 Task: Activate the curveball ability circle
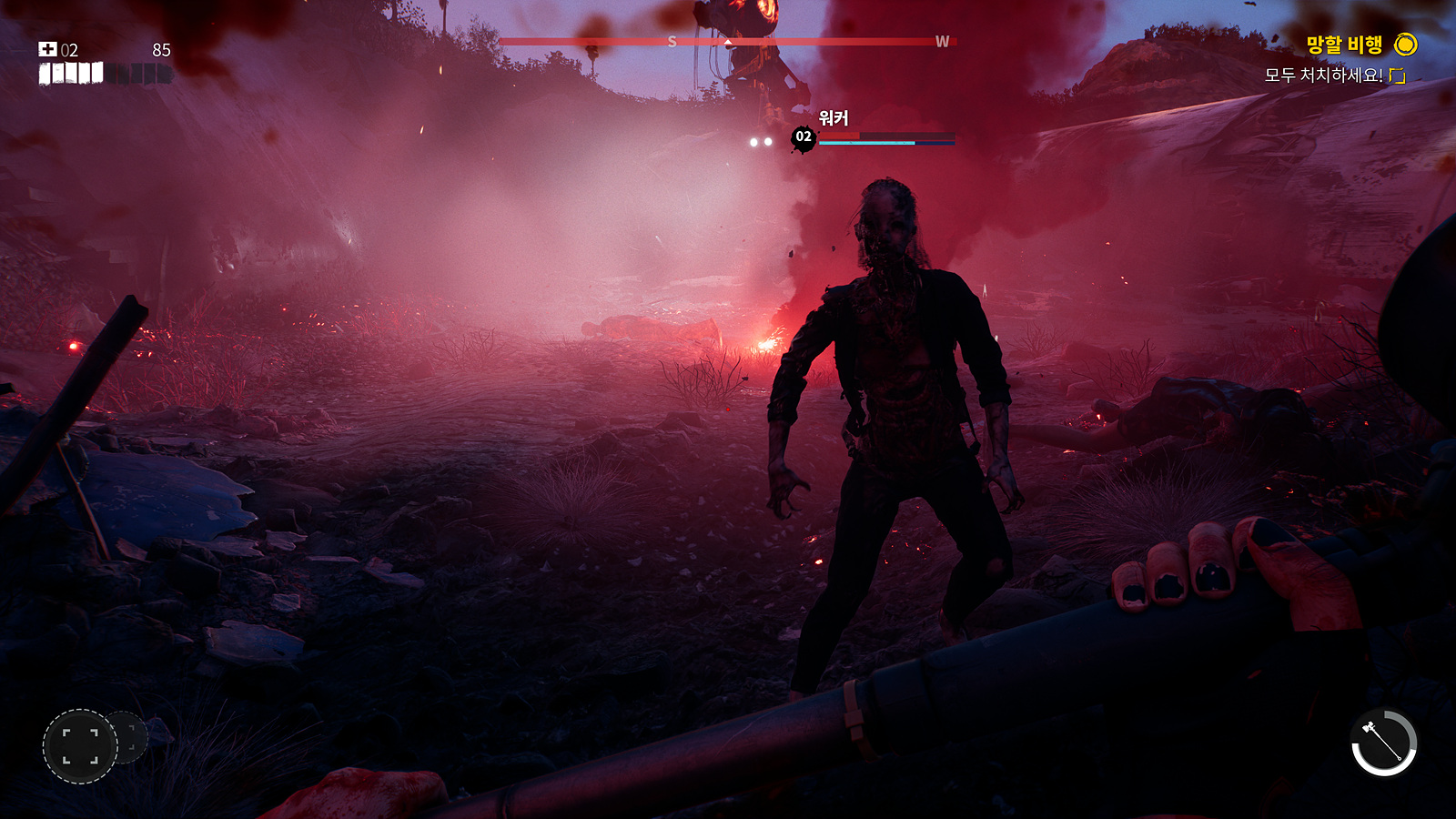pos(80,746)
